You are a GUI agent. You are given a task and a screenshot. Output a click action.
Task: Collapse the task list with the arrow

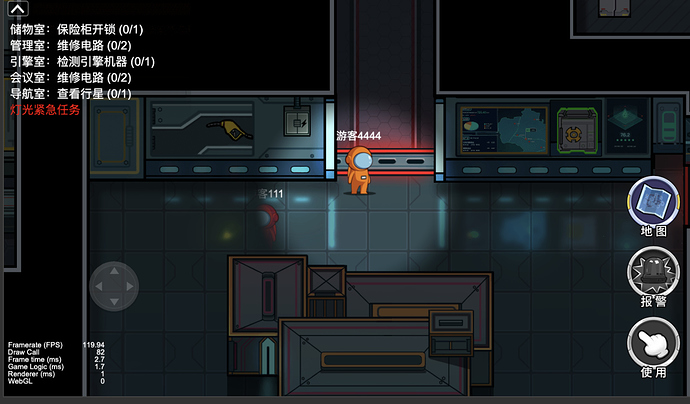18,10
